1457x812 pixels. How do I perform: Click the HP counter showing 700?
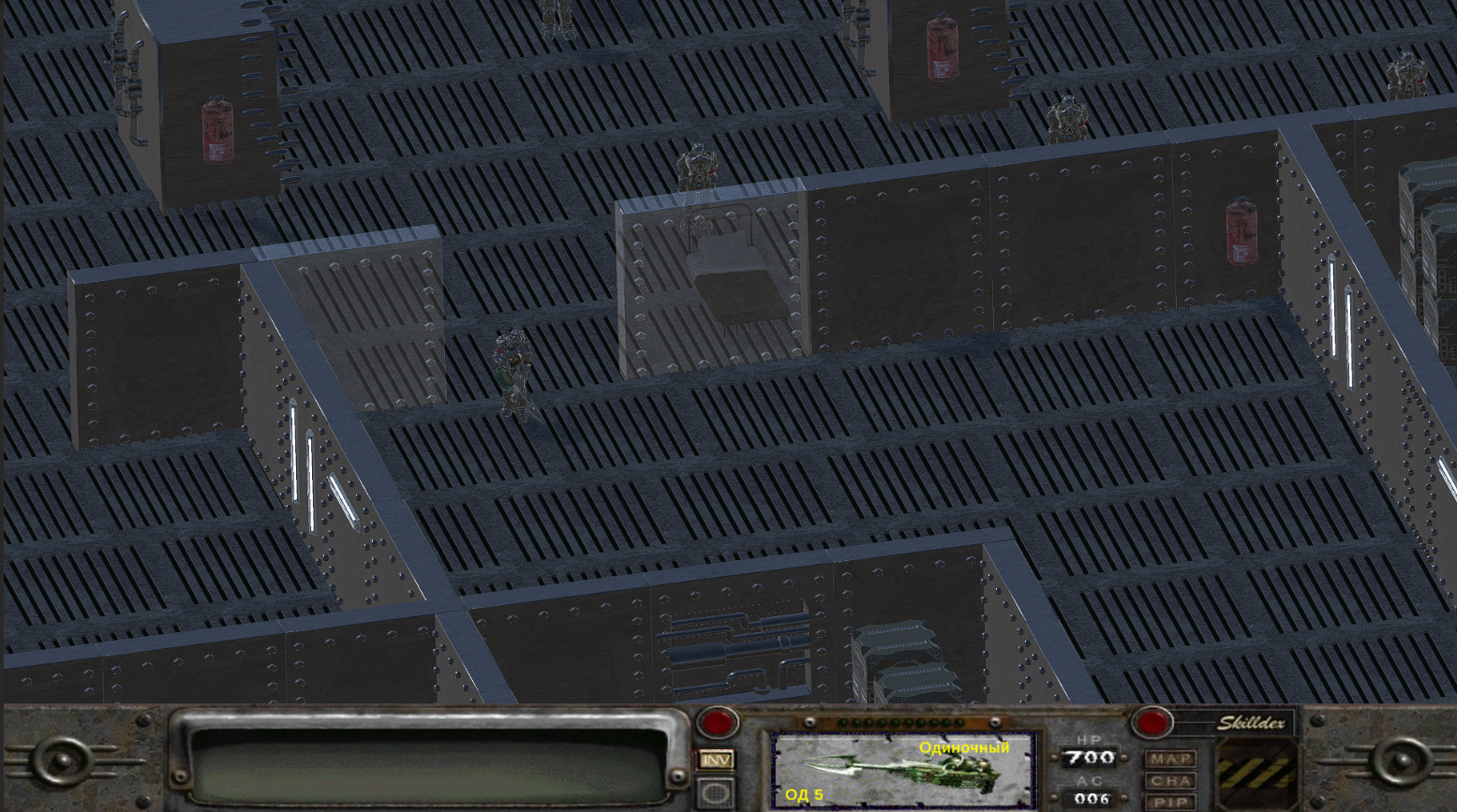tap(1090, 758)
